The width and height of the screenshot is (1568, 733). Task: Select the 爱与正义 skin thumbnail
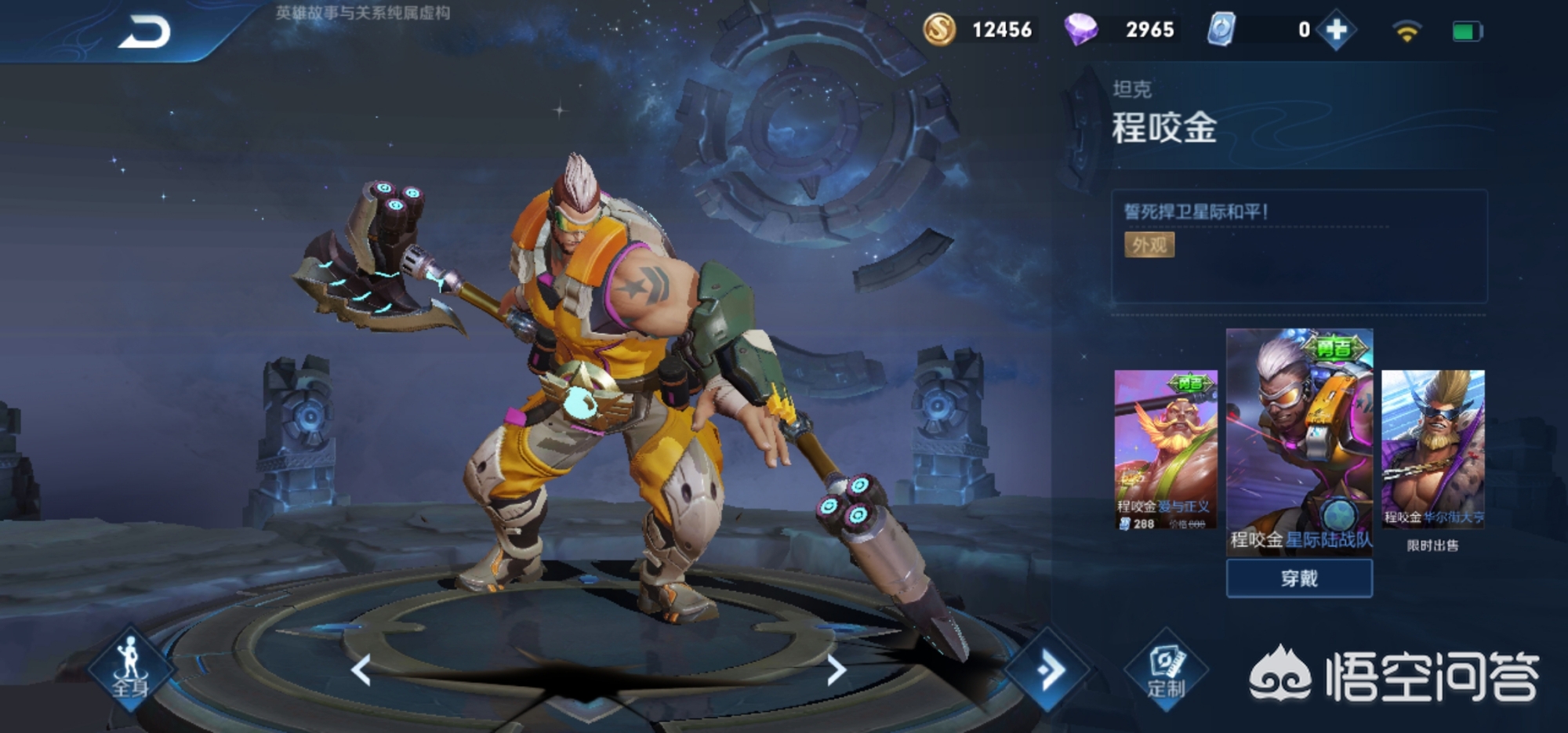click(1166, 449)
